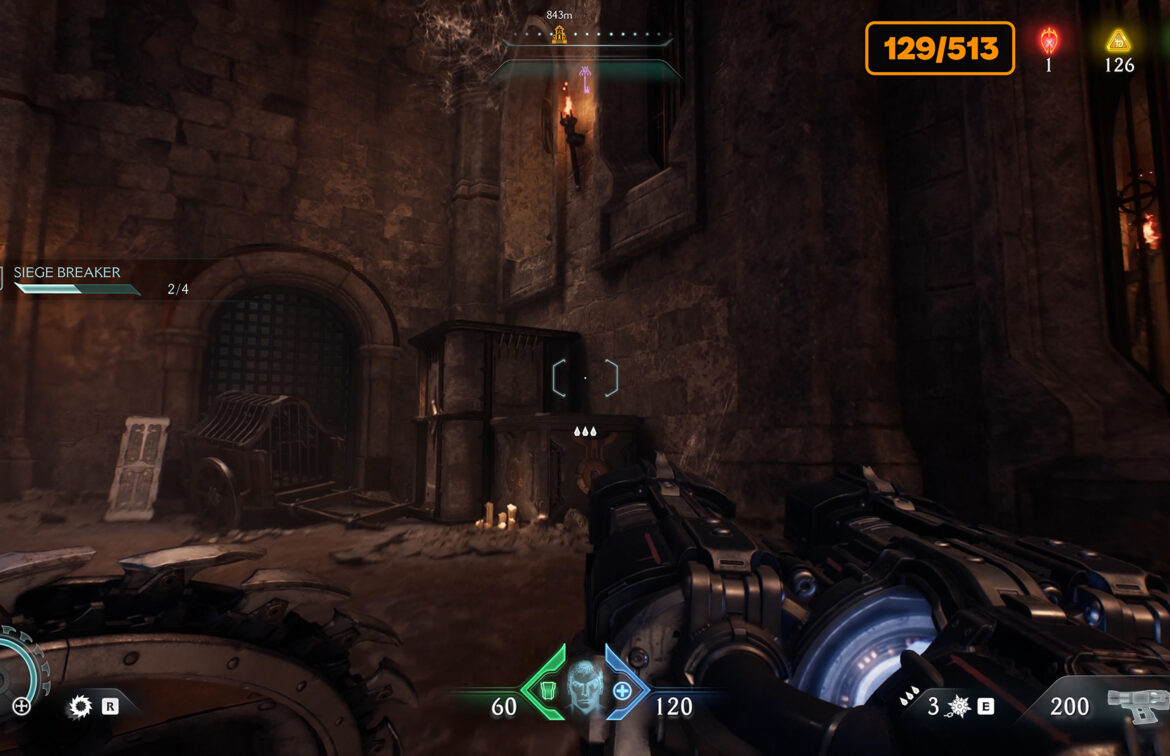1170x756 pixels.
Task: Select the green armor icon
Action: (546, 689)
